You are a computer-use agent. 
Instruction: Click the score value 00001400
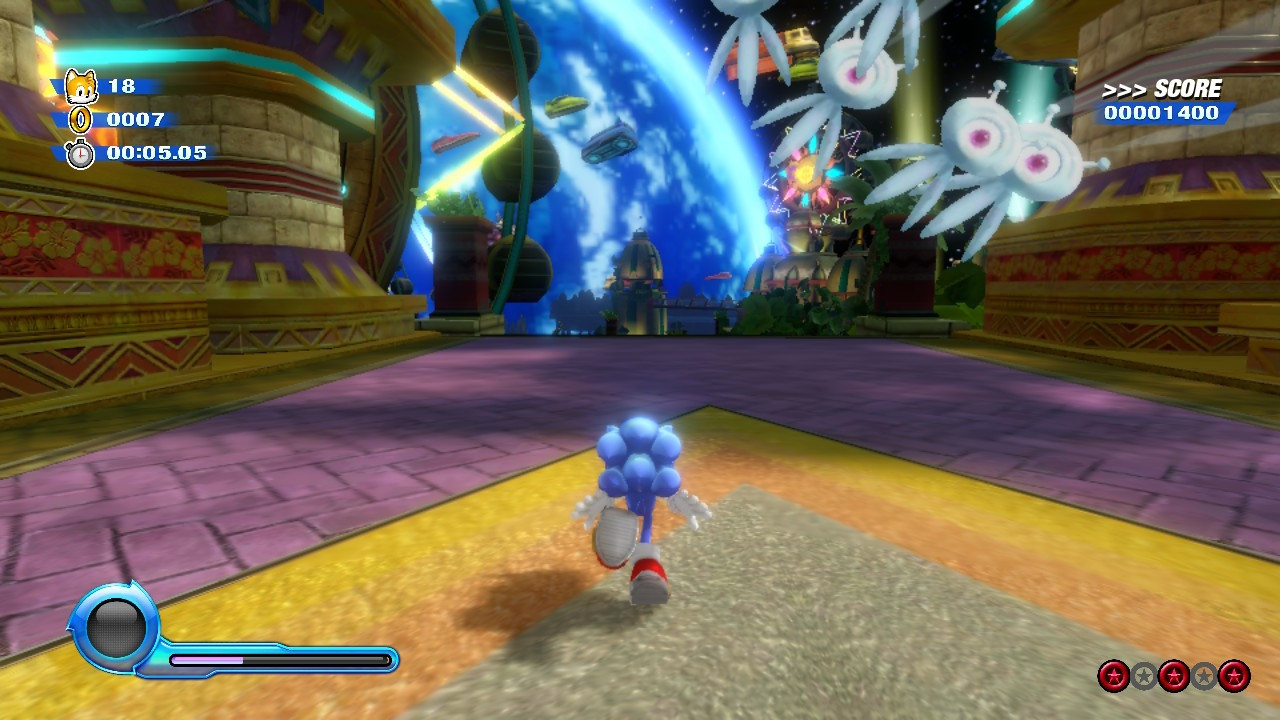(x=1162, y=114)
